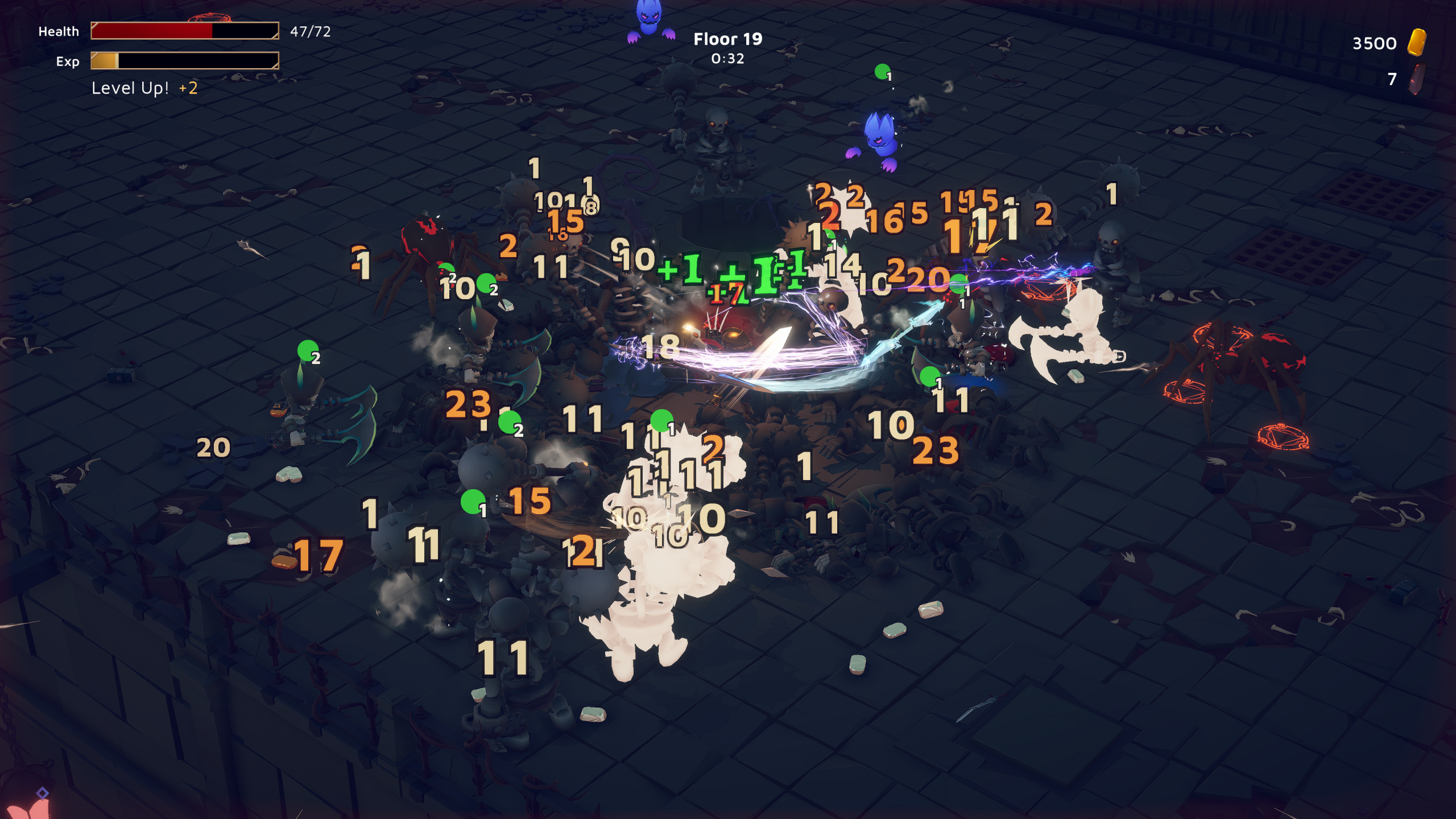Expand the 0:32 countdown timer

click(x=726, y=59)
